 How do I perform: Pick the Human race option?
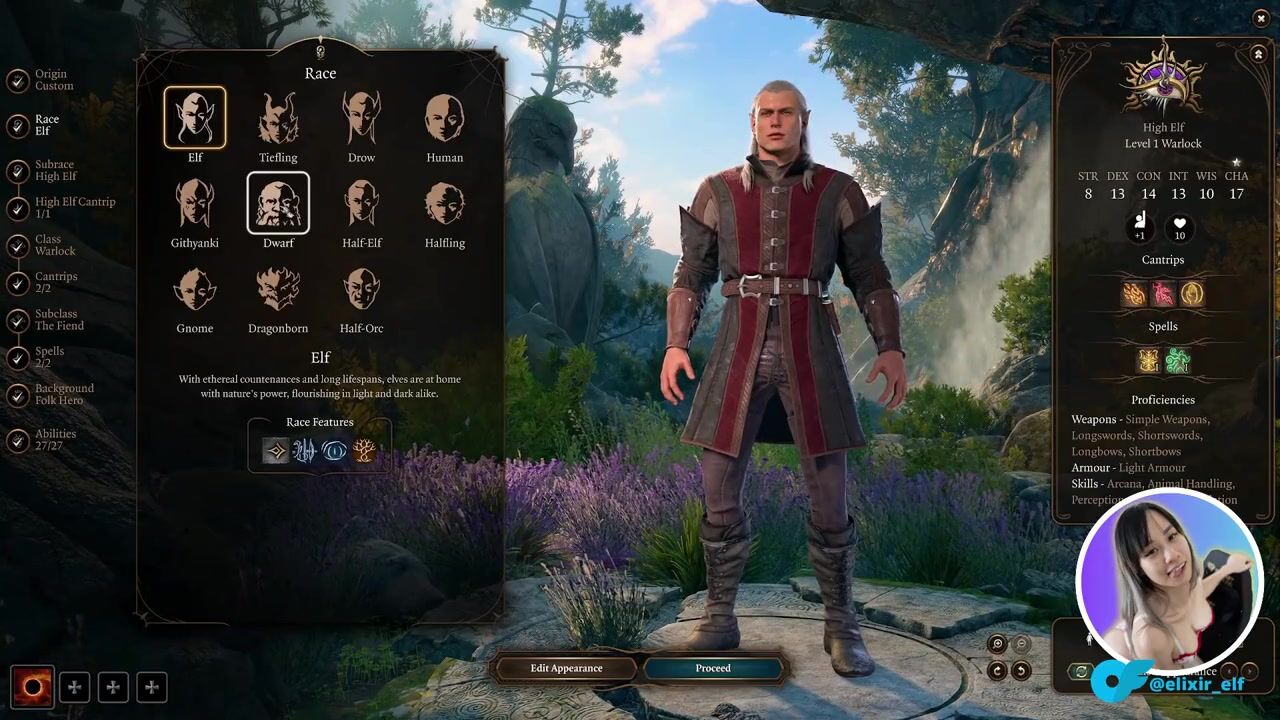pos(444,118)
